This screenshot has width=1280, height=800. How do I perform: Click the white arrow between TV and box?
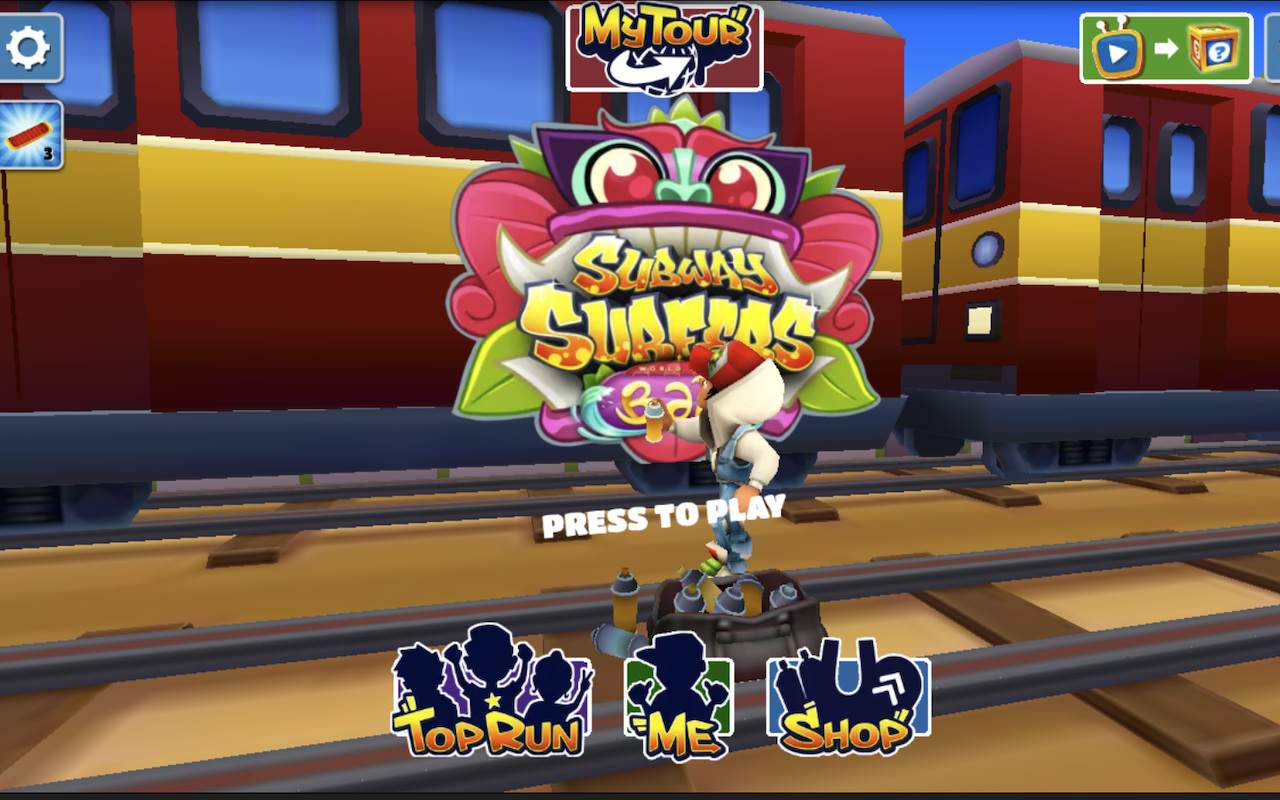[x=1167, y=46]
